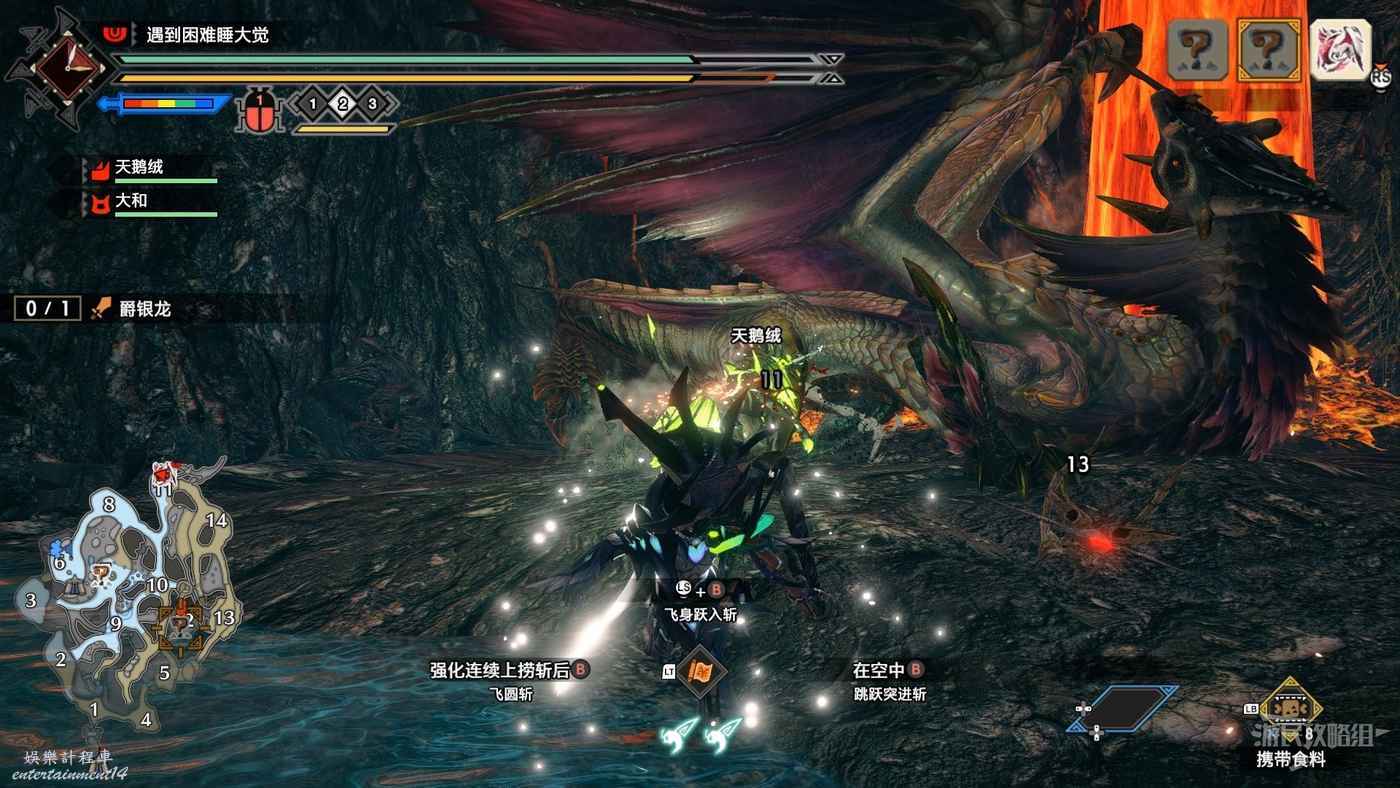
Task: Select the Malzeno monster icon
Action: 1340,48
